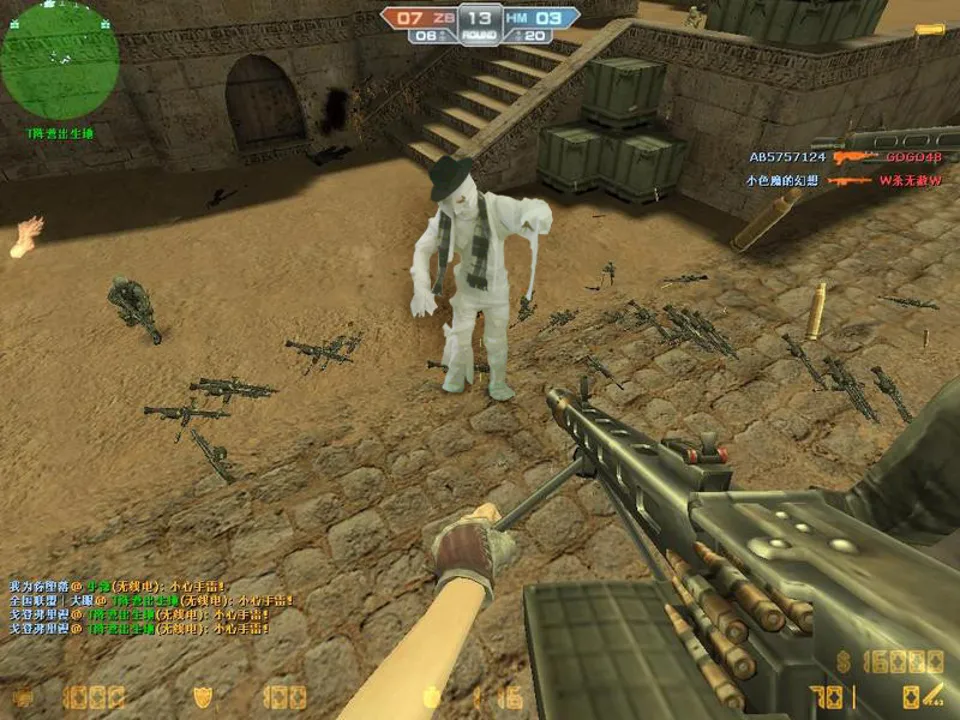This screenshot has height=720, width=960.
Task: Click the yellow bullet icon above kill feed
Action: coord(929,29)
